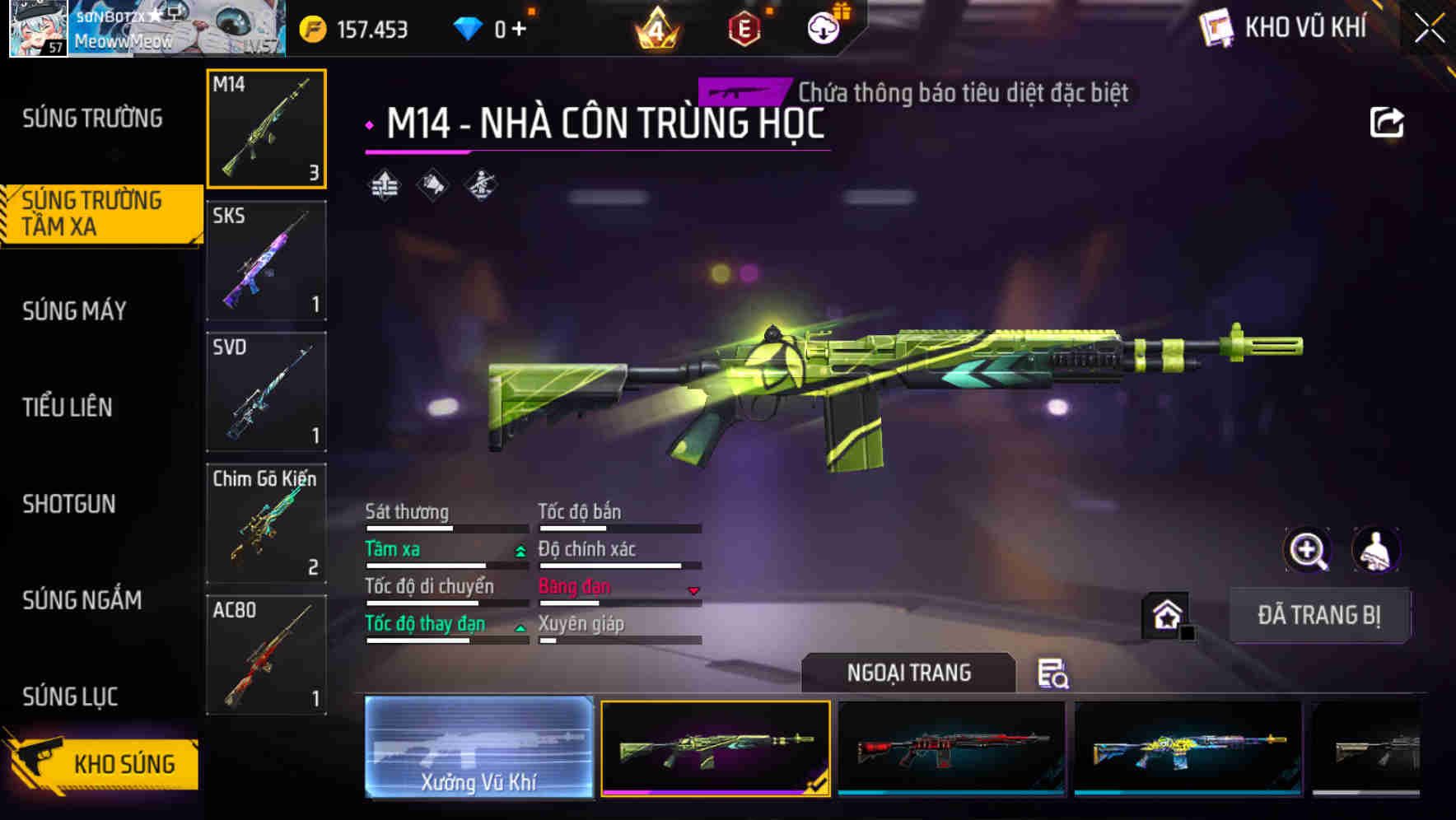Open Xưởng Vũ Khí
Image resolution: width=1456 pixels, height=820 pixels.
[x=478, y=748]
